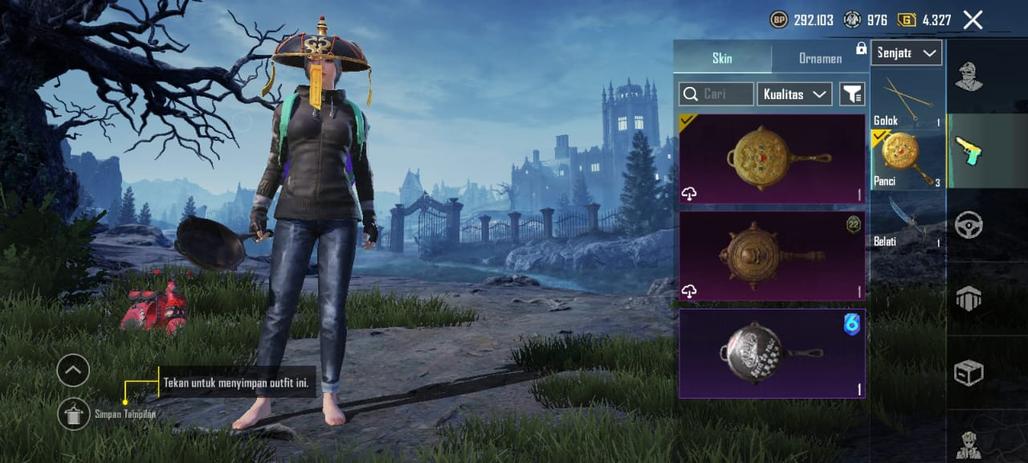Switch to the Skin tab
The height and width of the screenshot is (463, 1028).
coord(722,58)
